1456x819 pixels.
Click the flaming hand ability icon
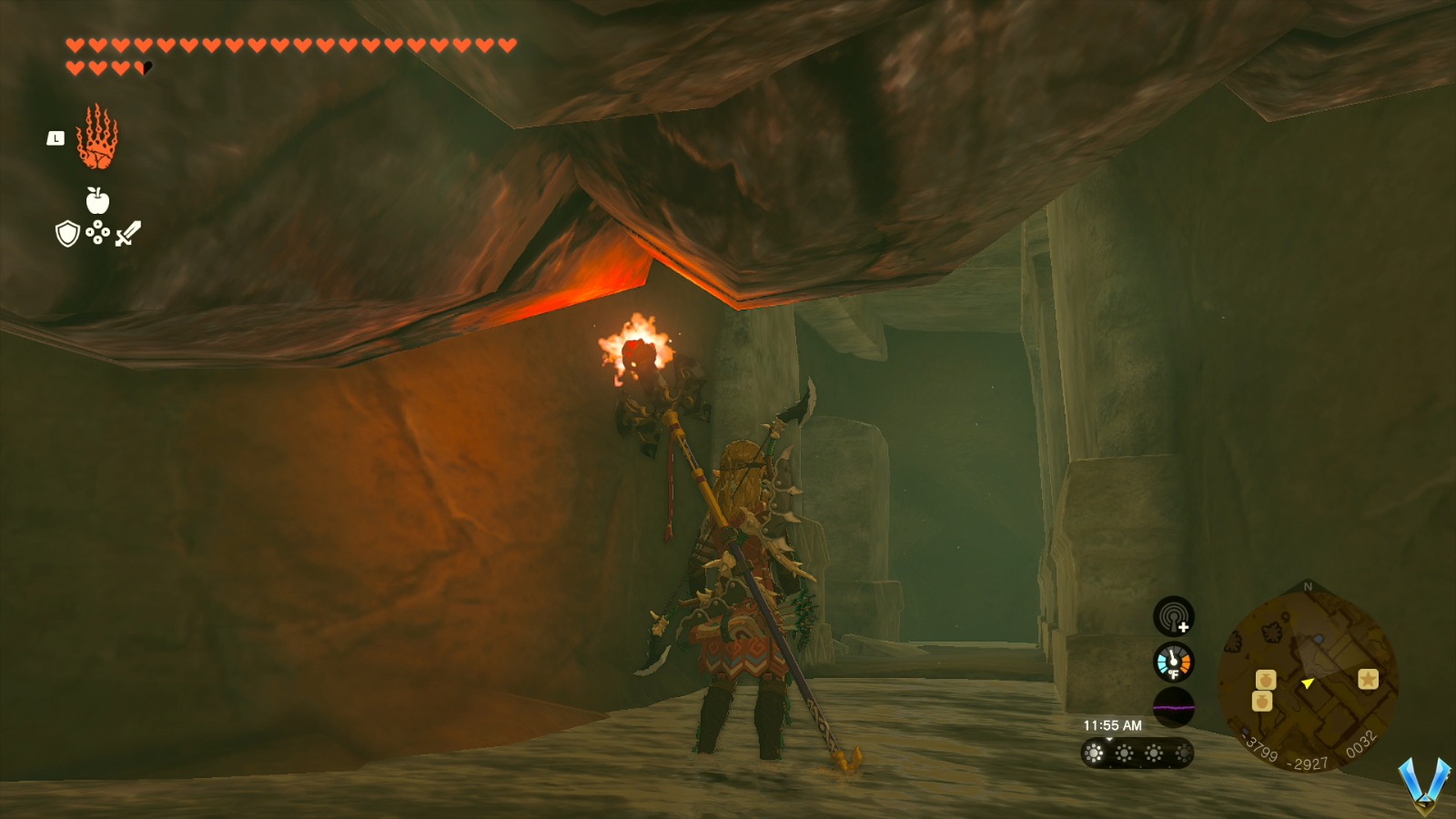click(96, 138)
